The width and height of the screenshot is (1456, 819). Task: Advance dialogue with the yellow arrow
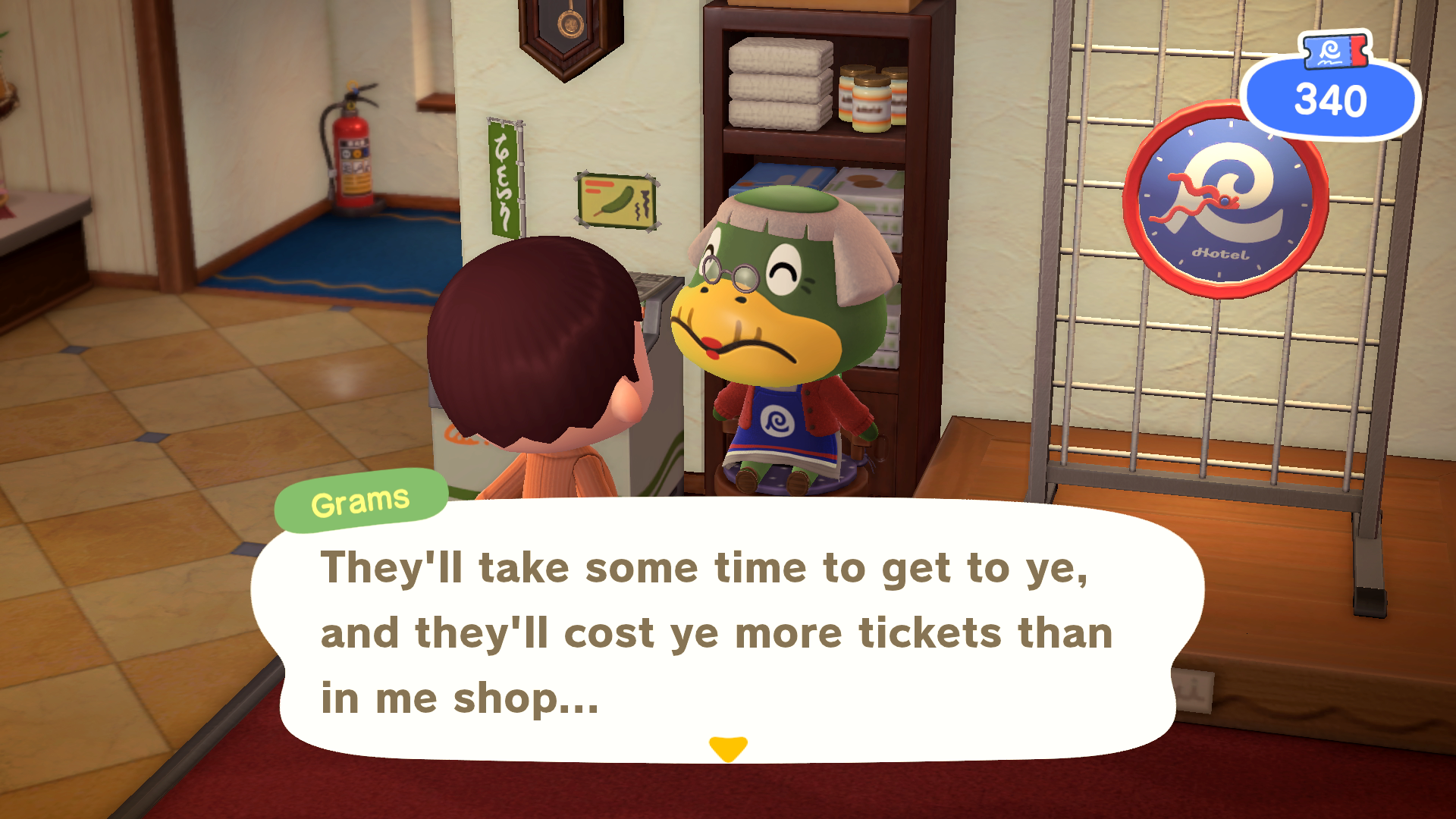(728, 748)
